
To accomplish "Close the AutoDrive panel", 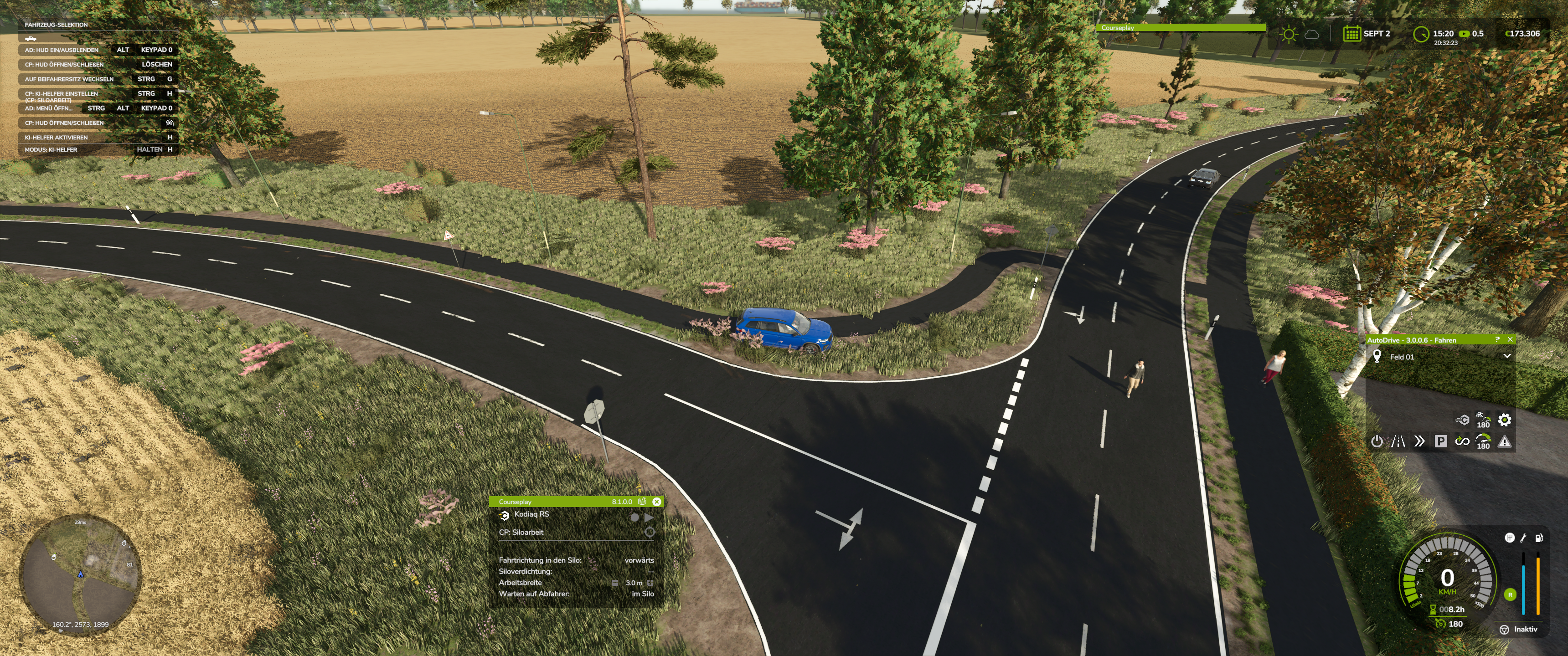I will (1510, 339).
